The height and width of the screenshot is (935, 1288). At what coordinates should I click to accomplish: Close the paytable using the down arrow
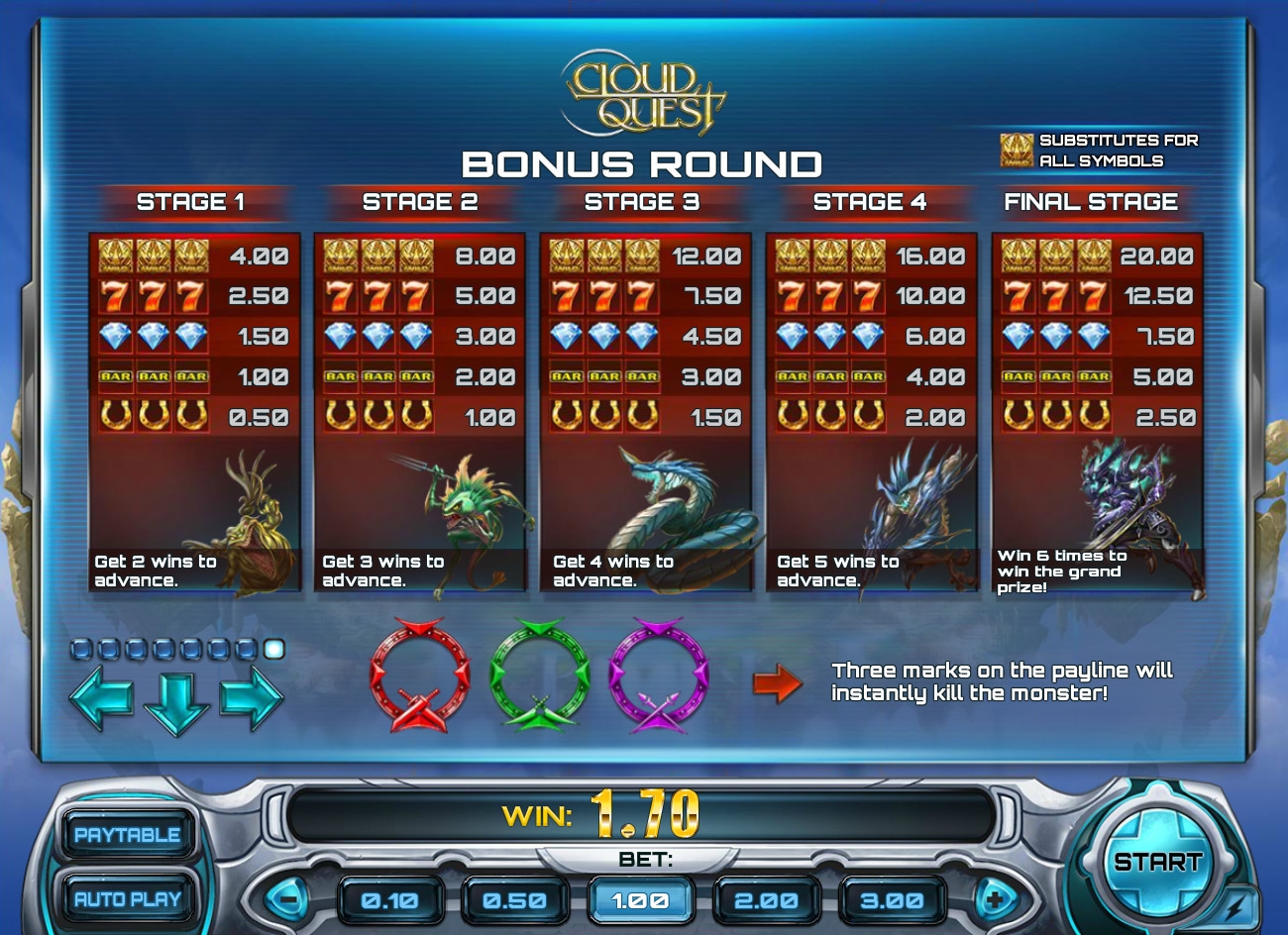[x=176, y=701]
